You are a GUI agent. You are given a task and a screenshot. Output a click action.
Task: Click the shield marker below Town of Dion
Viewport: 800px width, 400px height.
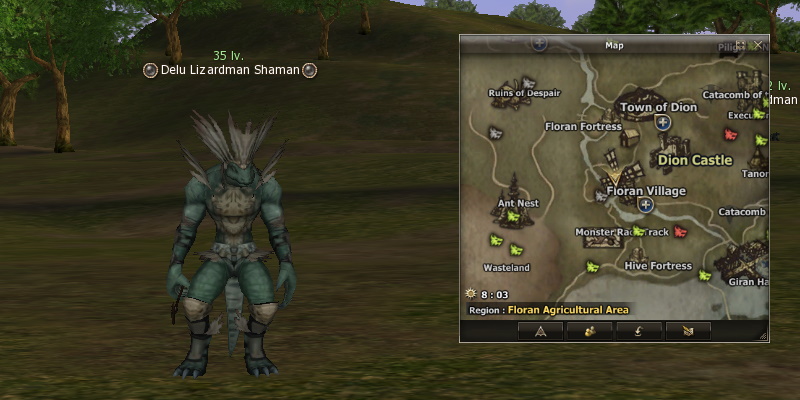[662, 122]
